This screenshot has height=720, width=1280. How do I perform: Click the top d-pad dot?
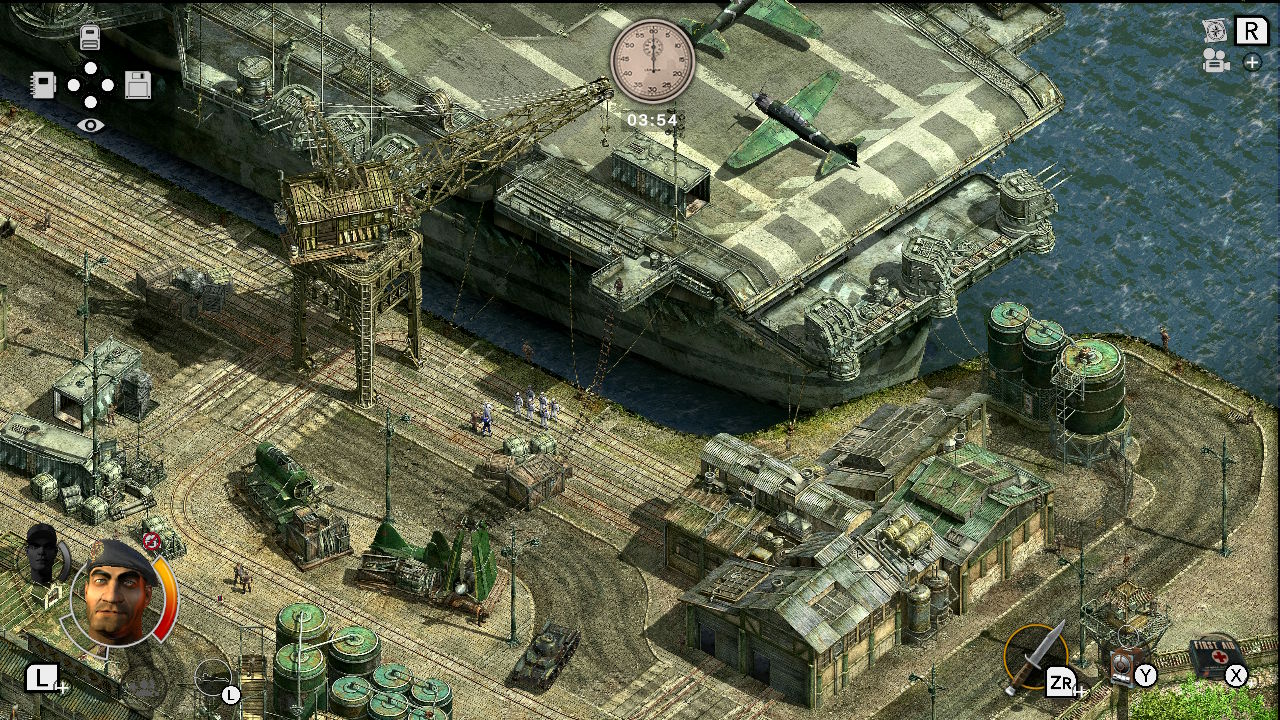point(89,67)
